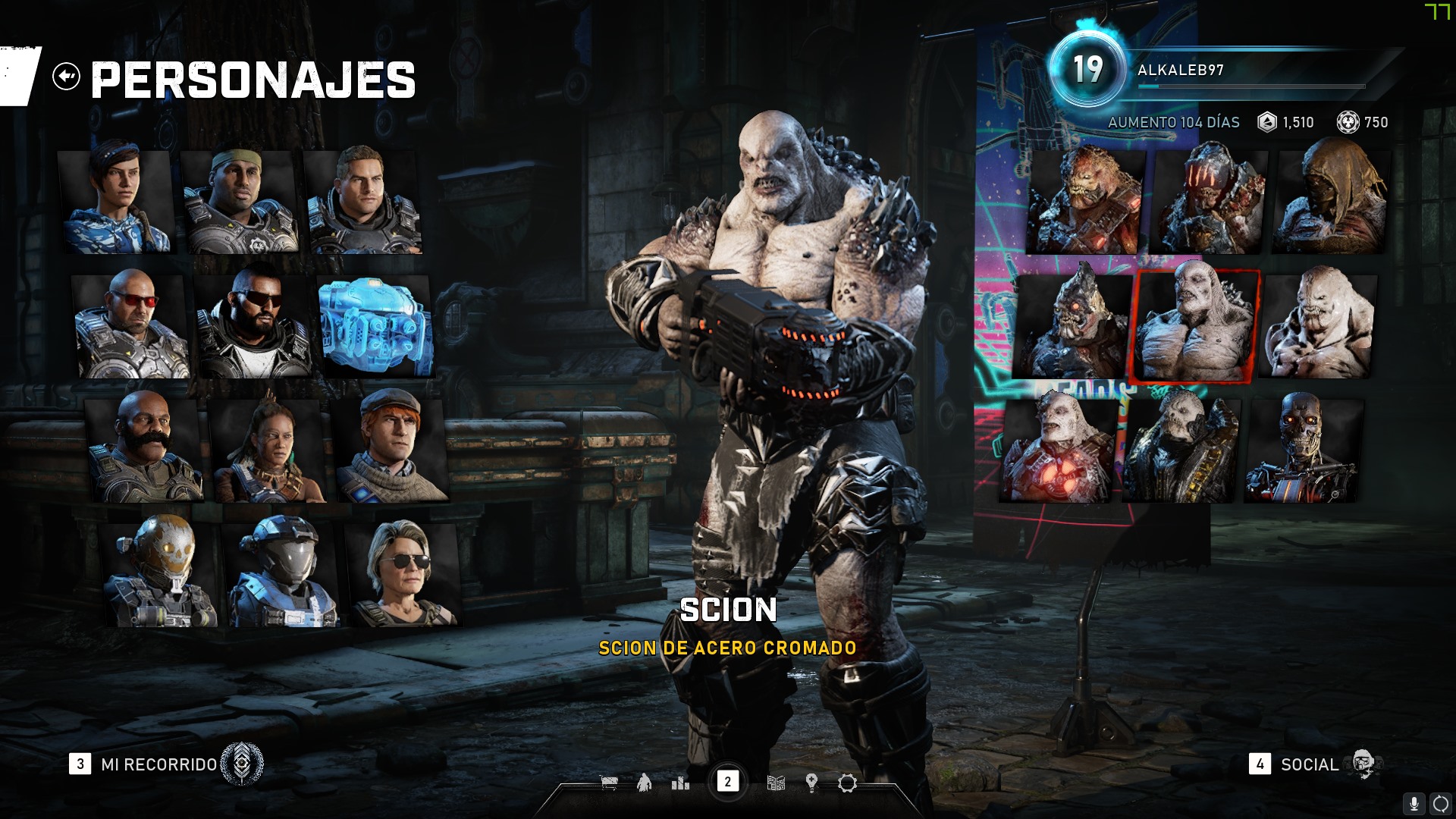Open the store shopping cart tab

609,783
